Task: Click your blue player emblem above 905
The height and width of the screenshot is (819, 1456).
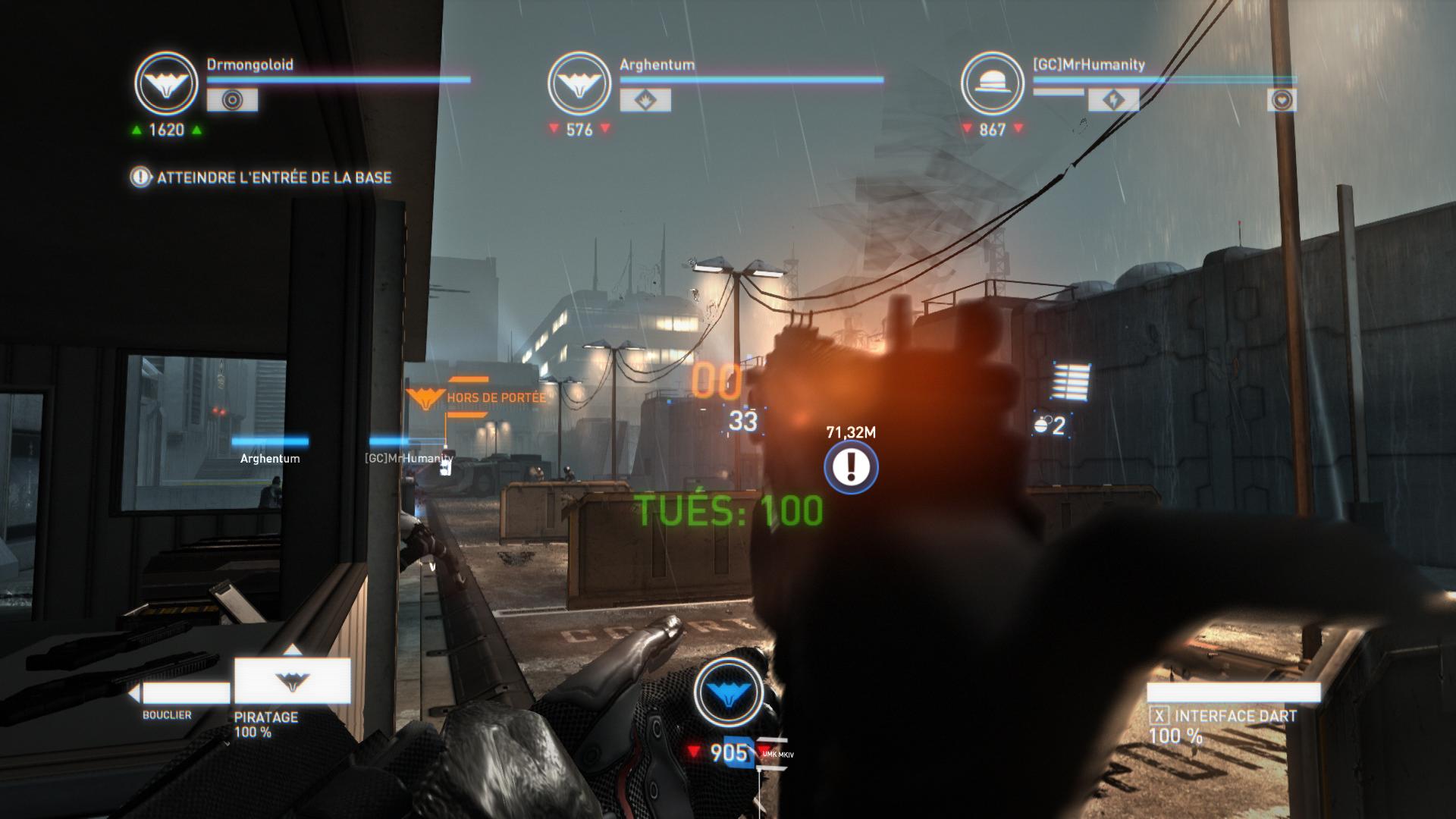Action: 728,690
